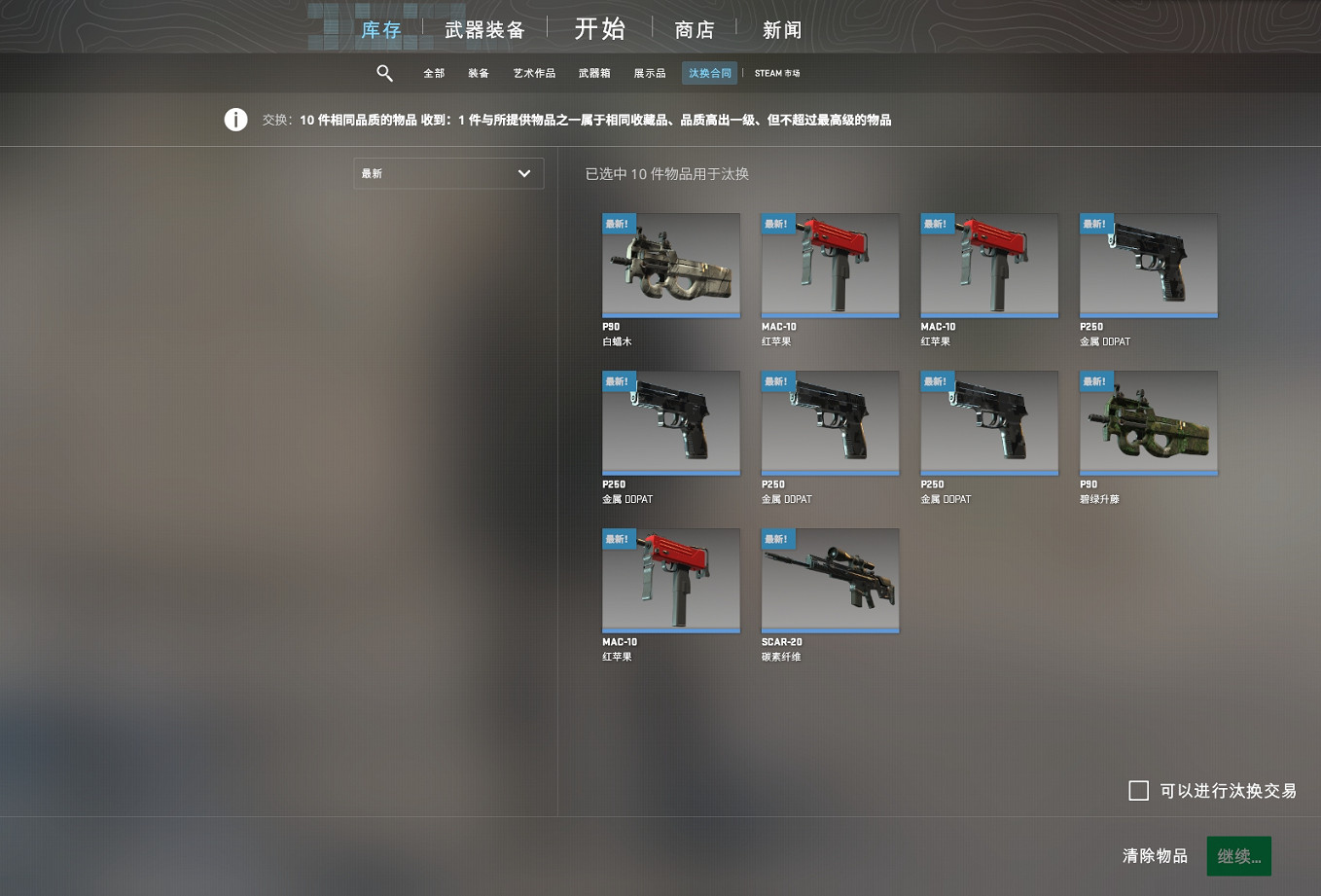The height and width of the screenshot is (896, 1321).
Task: Click the 最新! badge on the P90
Action: pyautogui.click(x=619, y=223)
